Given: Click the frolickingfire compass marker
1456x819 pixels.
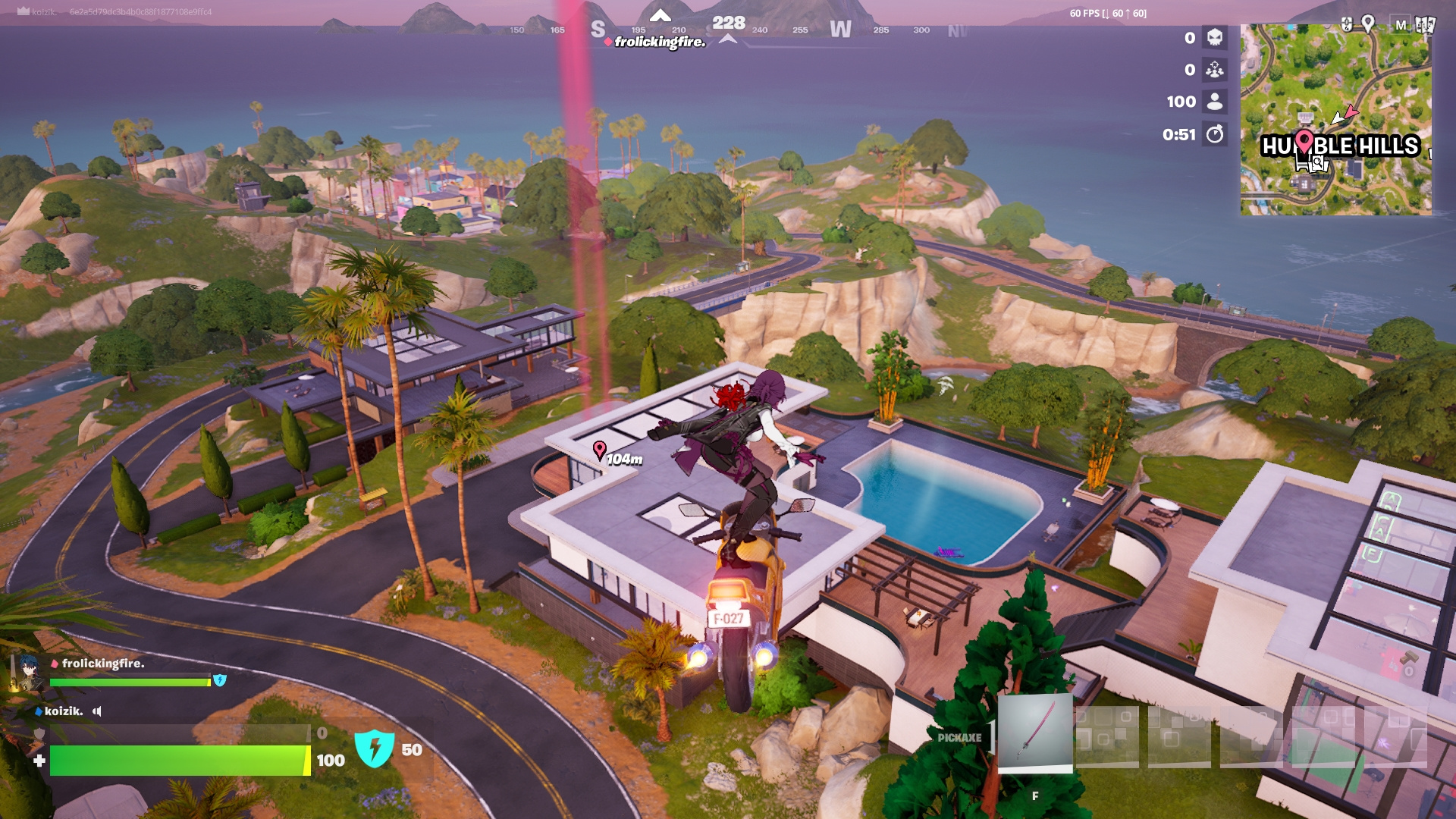Looking at the screenshot, I should click(x=608, y=42).
